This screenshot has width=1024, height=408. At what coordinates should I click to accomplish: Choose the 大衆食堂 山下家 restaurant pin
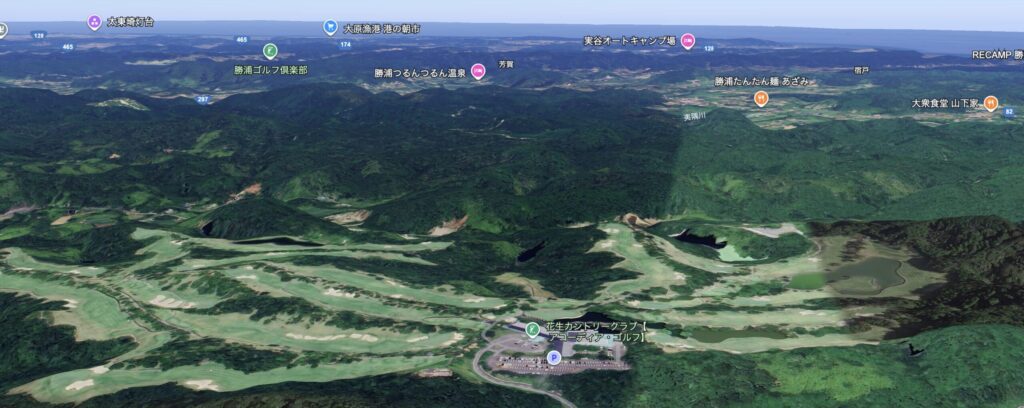point(990,102)
